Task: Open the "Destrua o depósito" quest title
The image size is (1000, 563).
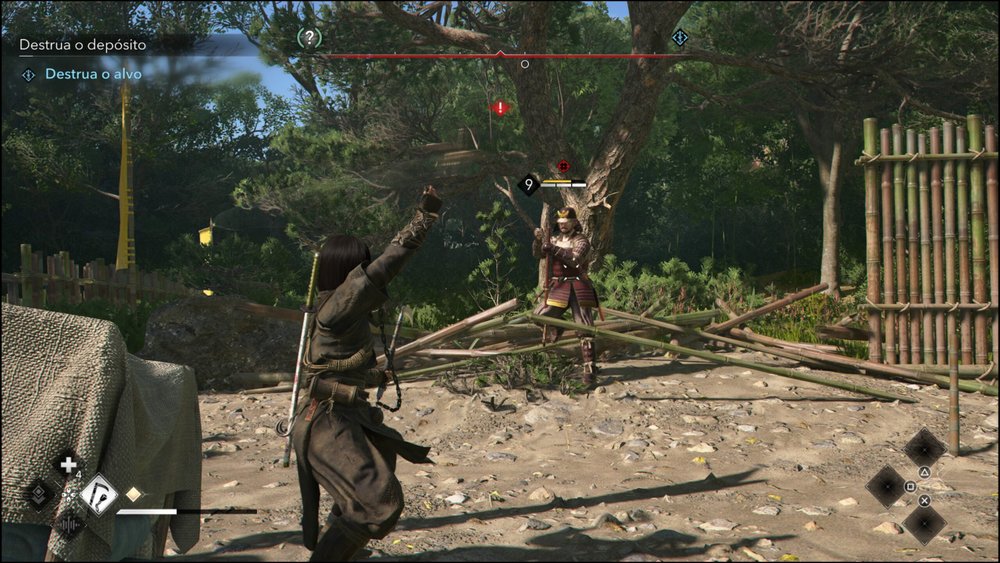Action: coord(83,45)
